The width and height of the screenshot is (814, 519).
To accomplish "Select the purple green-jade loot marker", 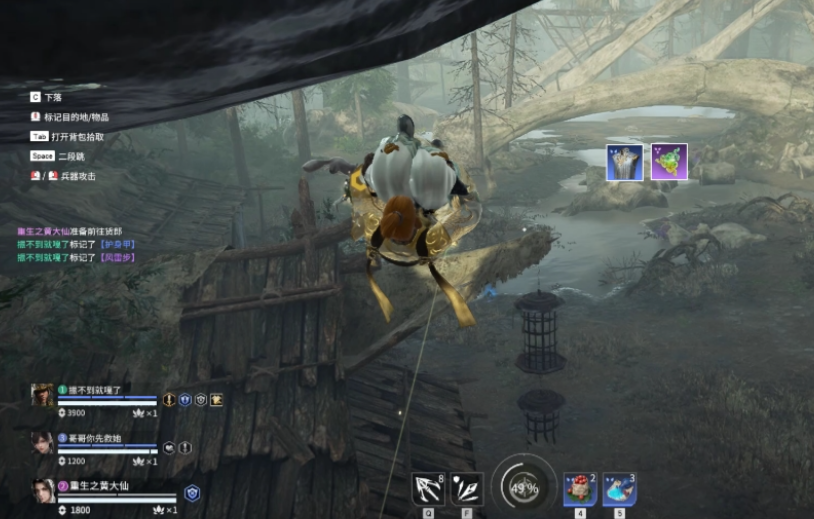I will [x=669, y=162].
